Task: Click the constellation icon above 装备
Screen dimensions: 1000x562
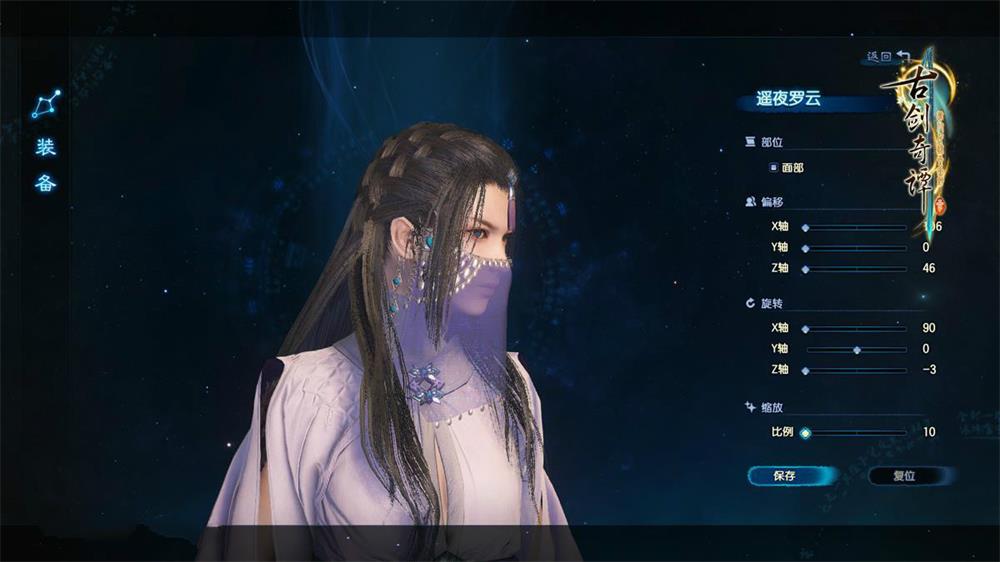Action: pos(46,104)
